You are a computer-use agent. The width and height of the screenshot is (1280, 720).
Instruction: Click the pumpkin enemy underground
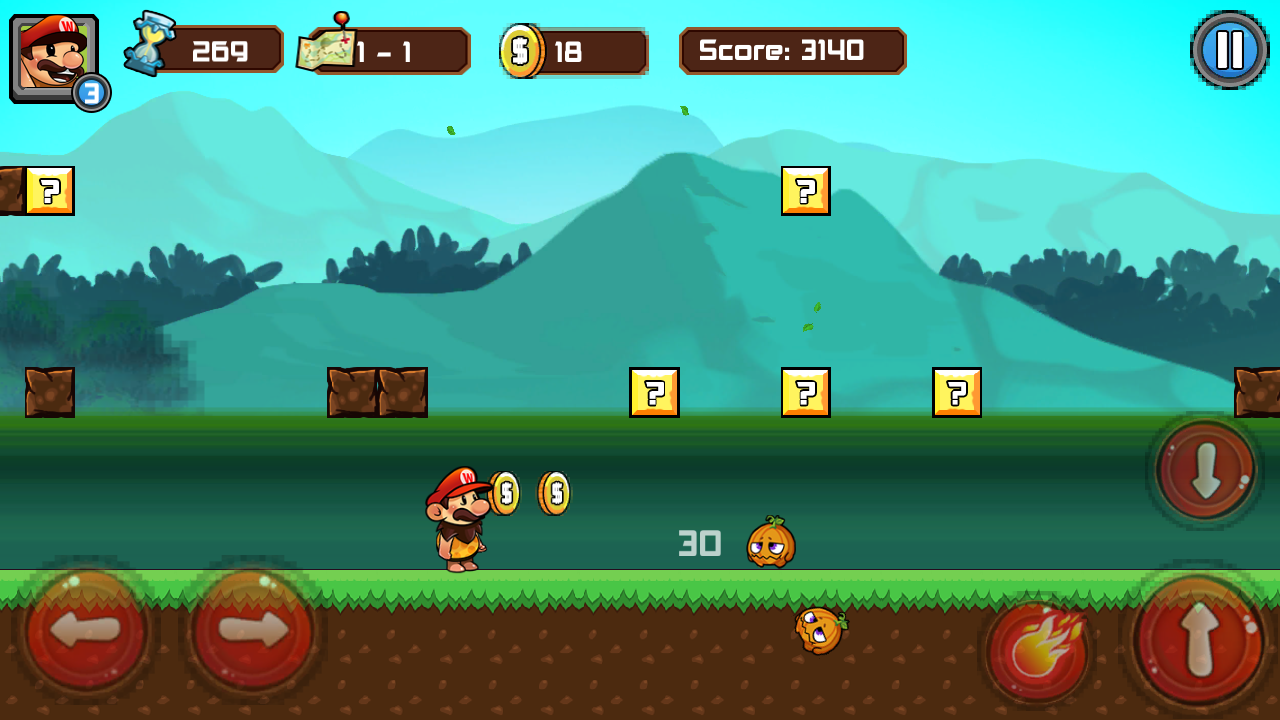coord(820,628)
